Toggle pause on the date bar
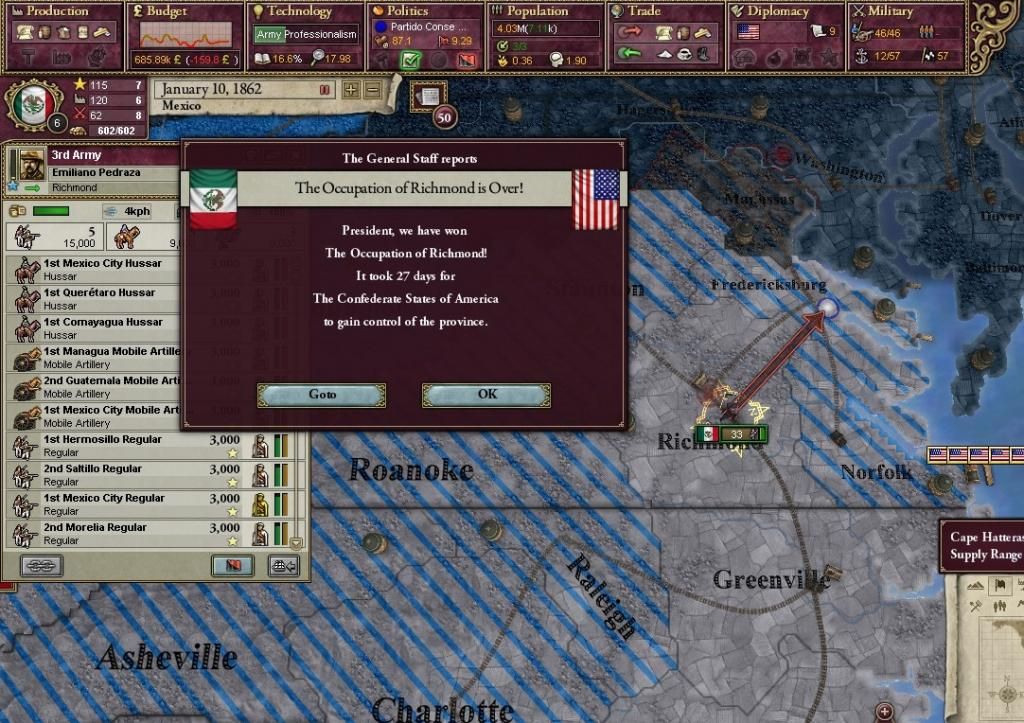This screenshot has height=723, width=1024. [x=324, y=90]
